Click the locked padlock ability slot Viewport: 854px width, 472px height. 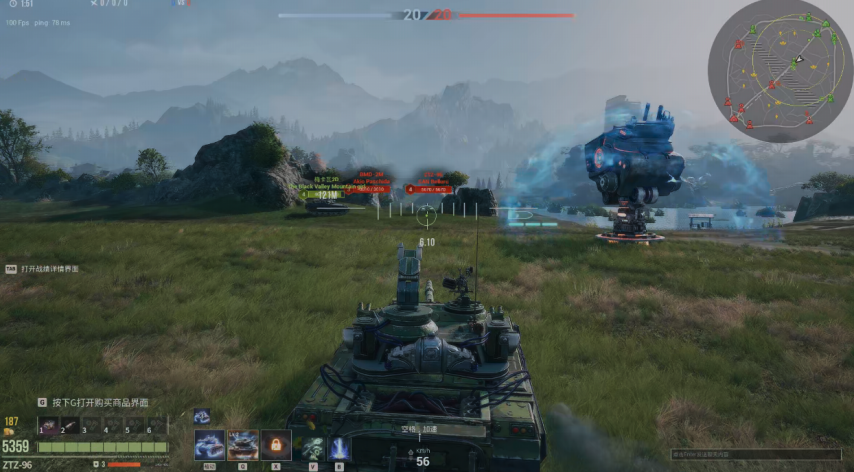coord(276,445)
